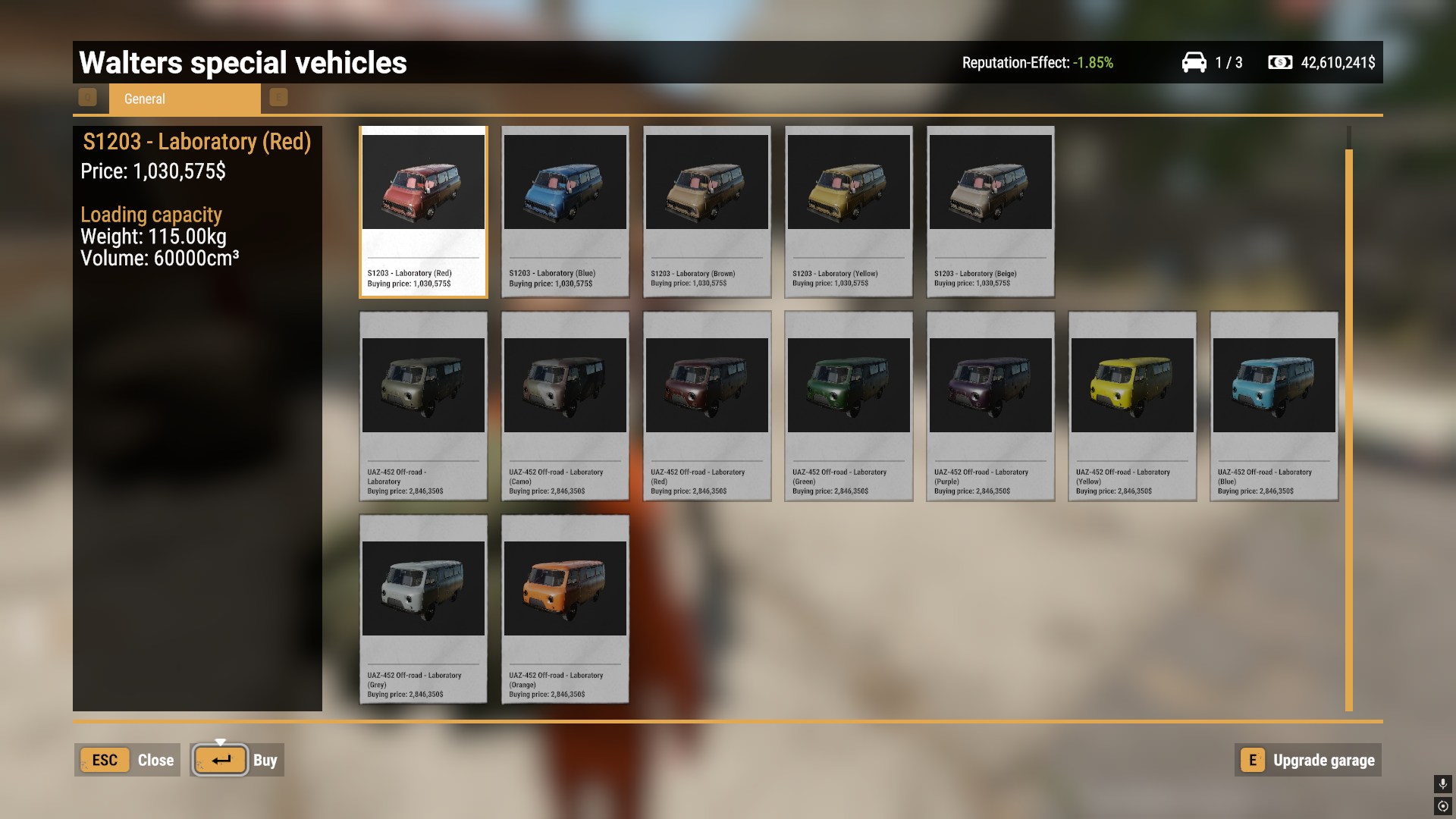Switch to the General tab
The image size is (1456, 819).
pyautogui.click(x=184, y=99)
